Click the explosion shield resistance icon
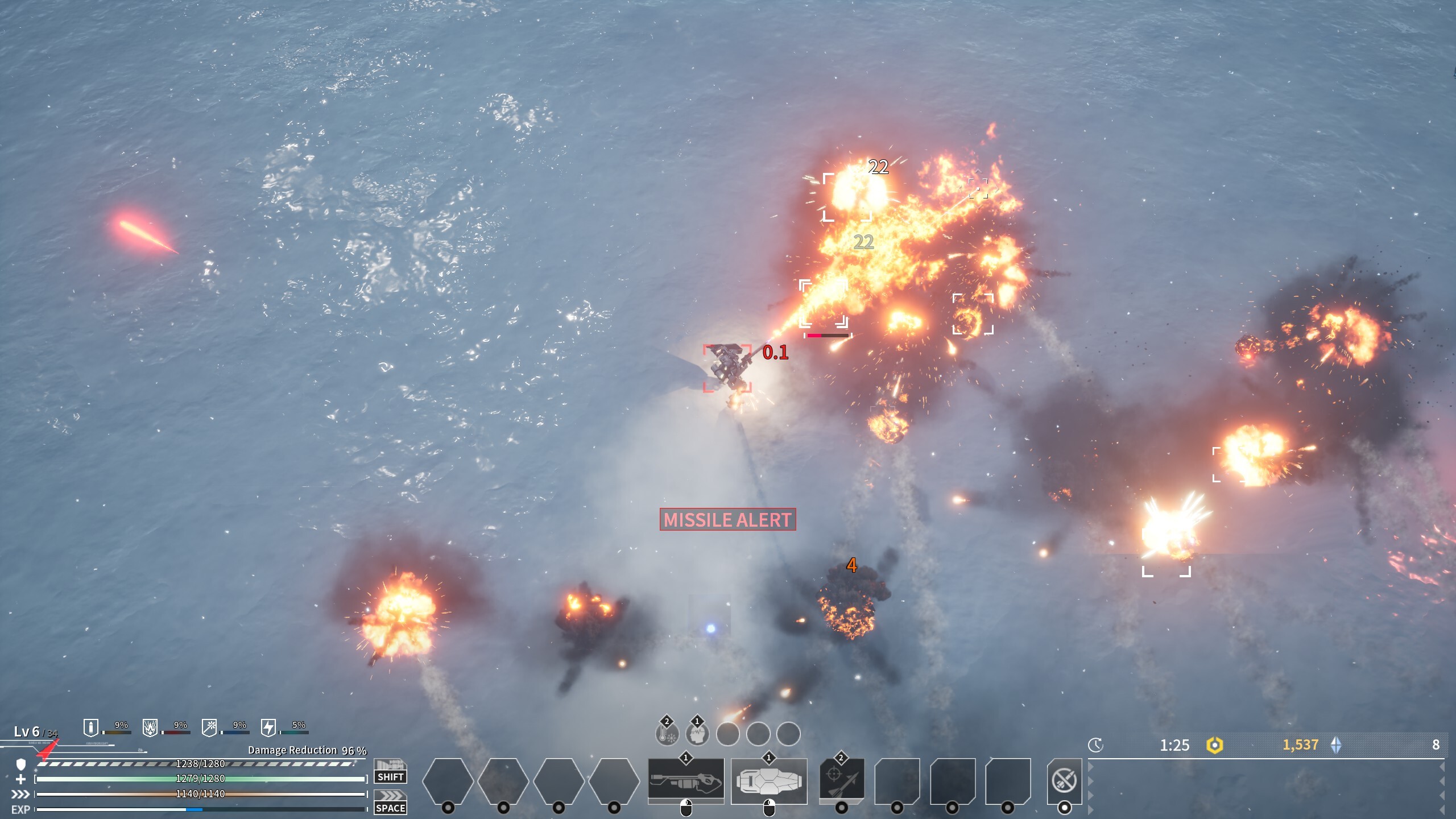The image size is (1456, 819). click(150, 727)
